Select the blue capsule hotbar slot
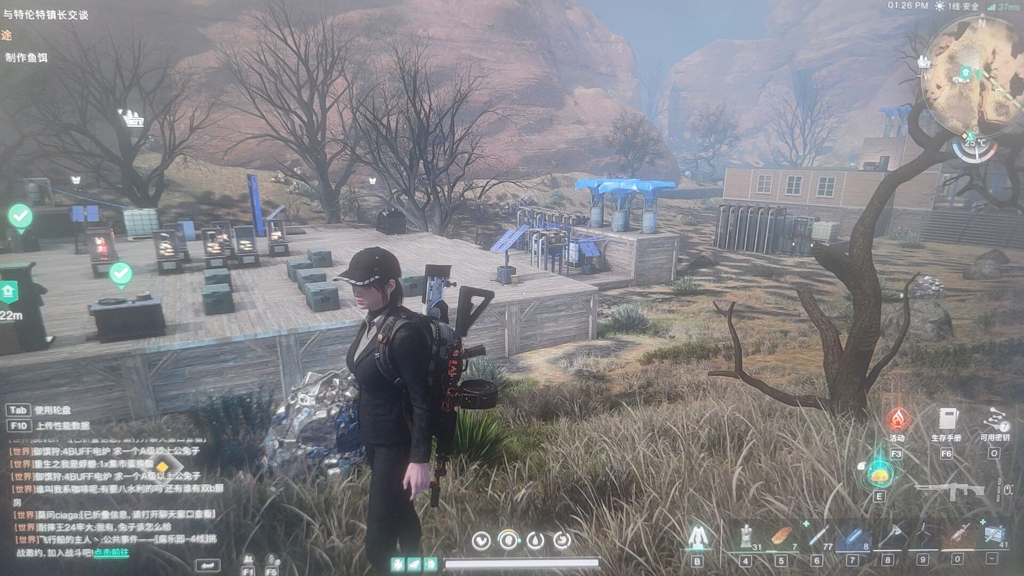1024x576 pixels. click(852, 537)
